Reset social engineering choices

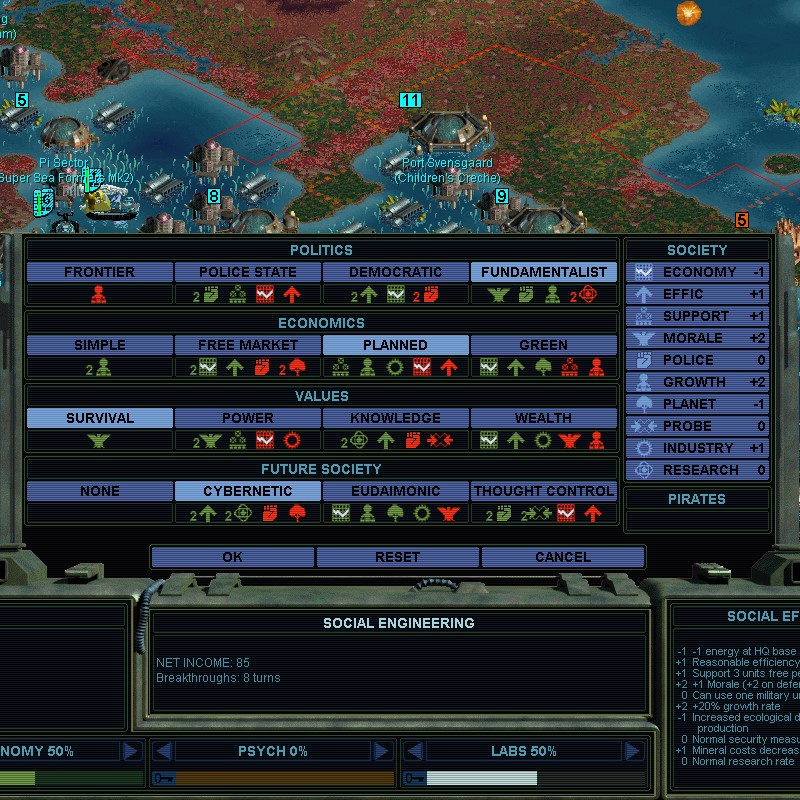coord(398,557)
